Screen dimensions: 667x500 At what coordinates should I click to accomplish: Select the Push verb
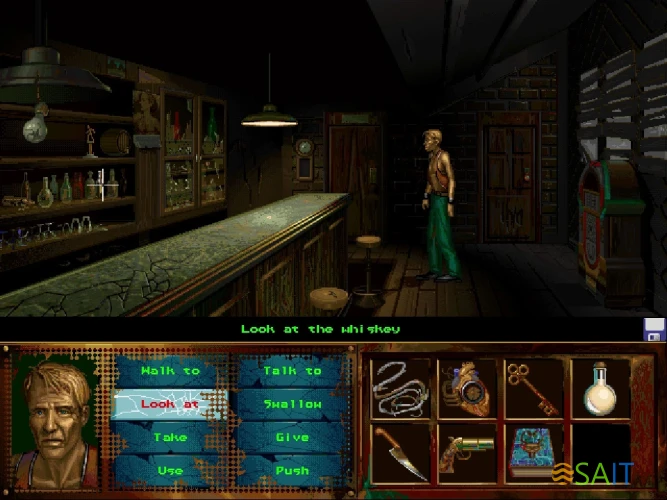tap(292, 469)
